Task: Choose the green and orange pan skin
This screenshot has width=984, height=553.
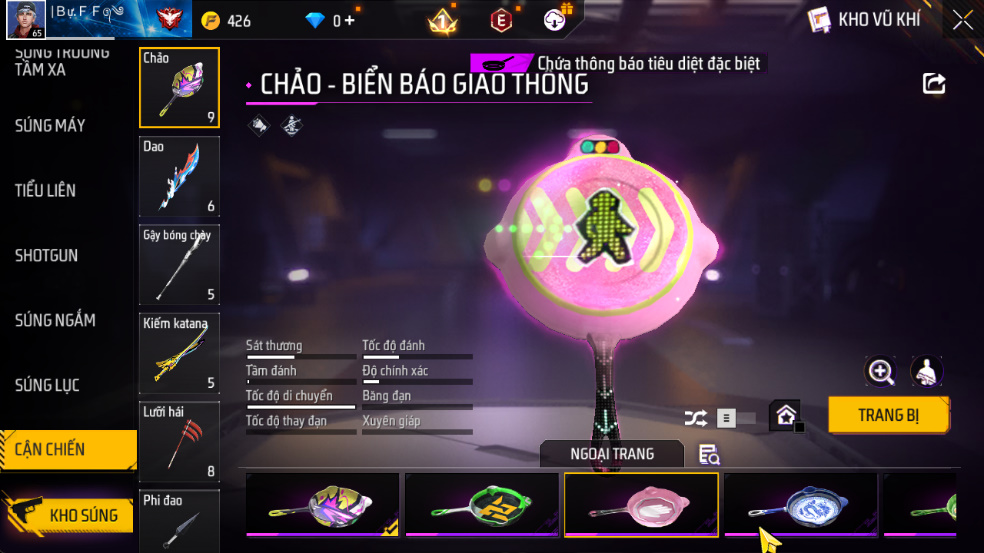Action: (482, 504)
